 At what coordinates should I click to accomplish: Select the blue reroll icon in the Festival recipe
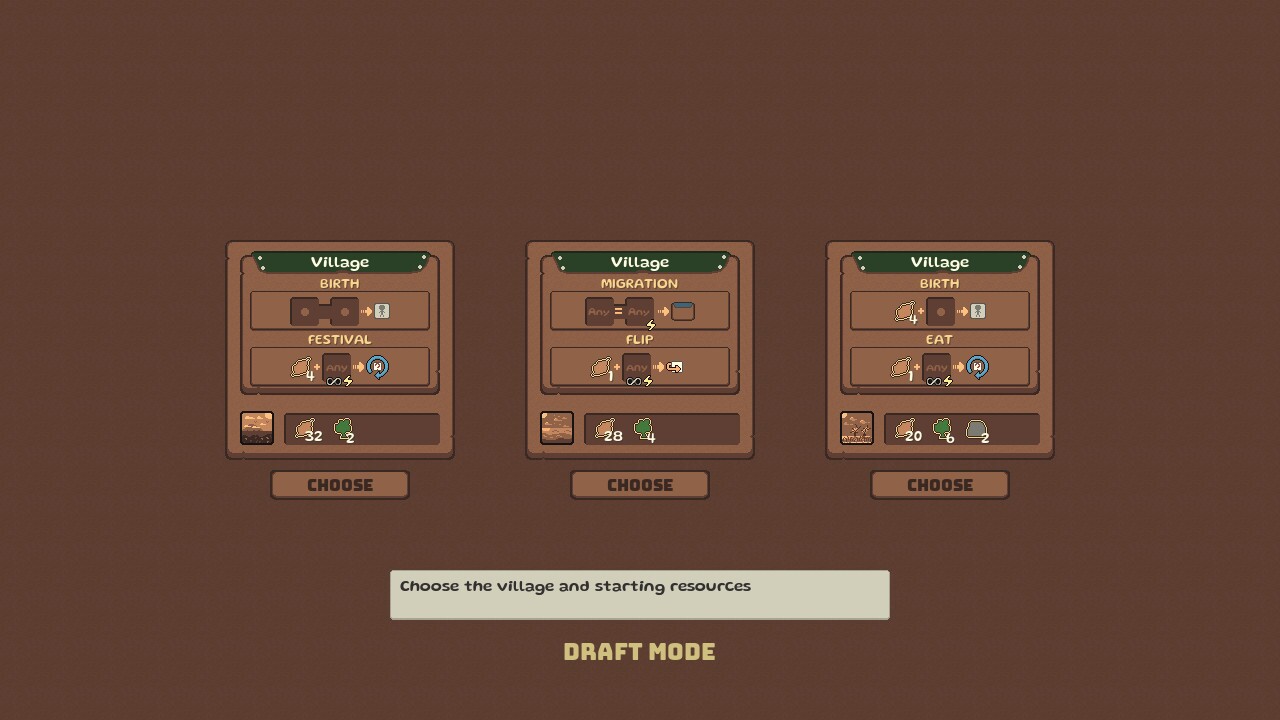click(378, 366)
